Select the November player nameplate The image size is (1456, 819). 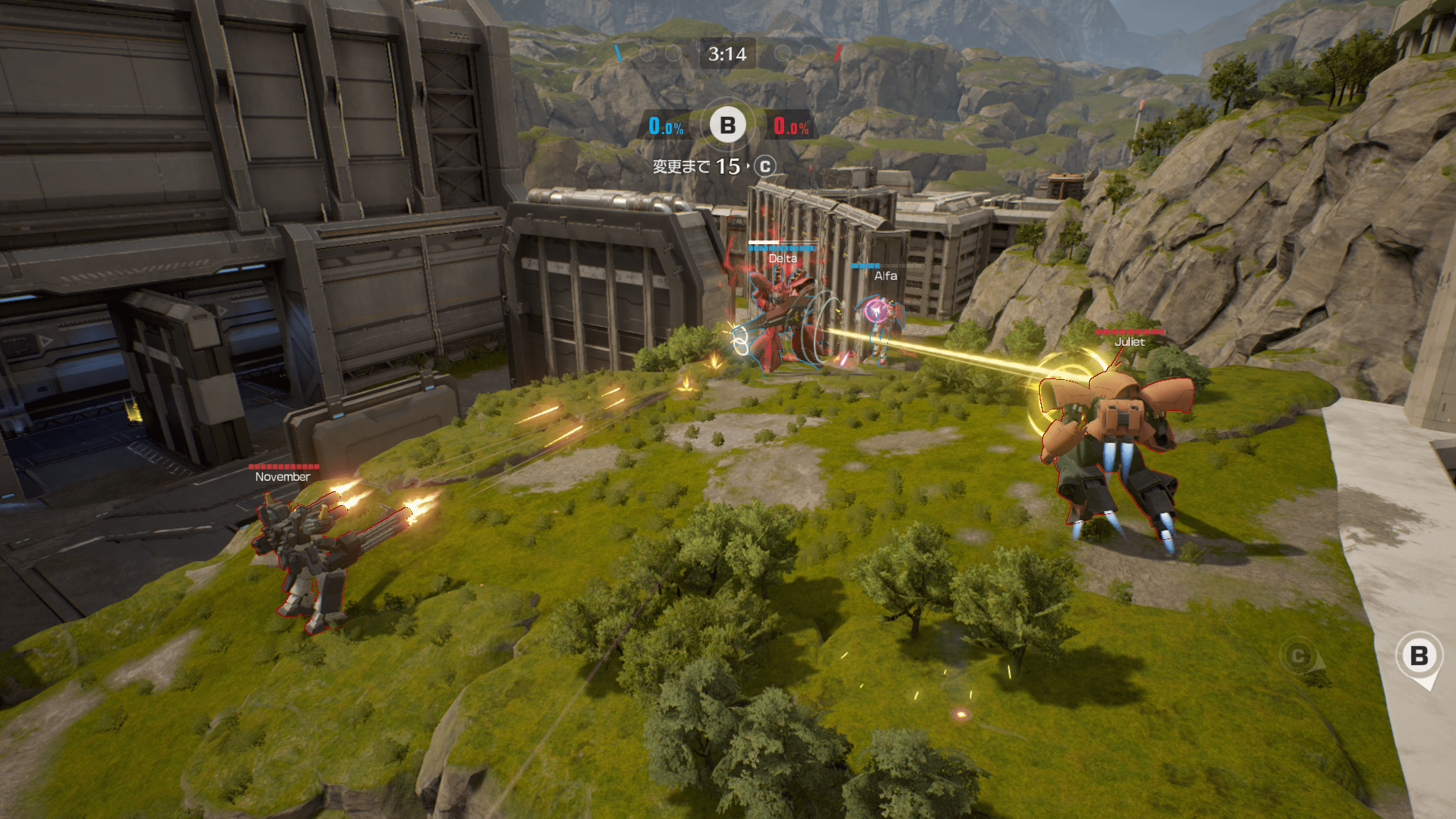pyautogui.click(x=282, y=477)
